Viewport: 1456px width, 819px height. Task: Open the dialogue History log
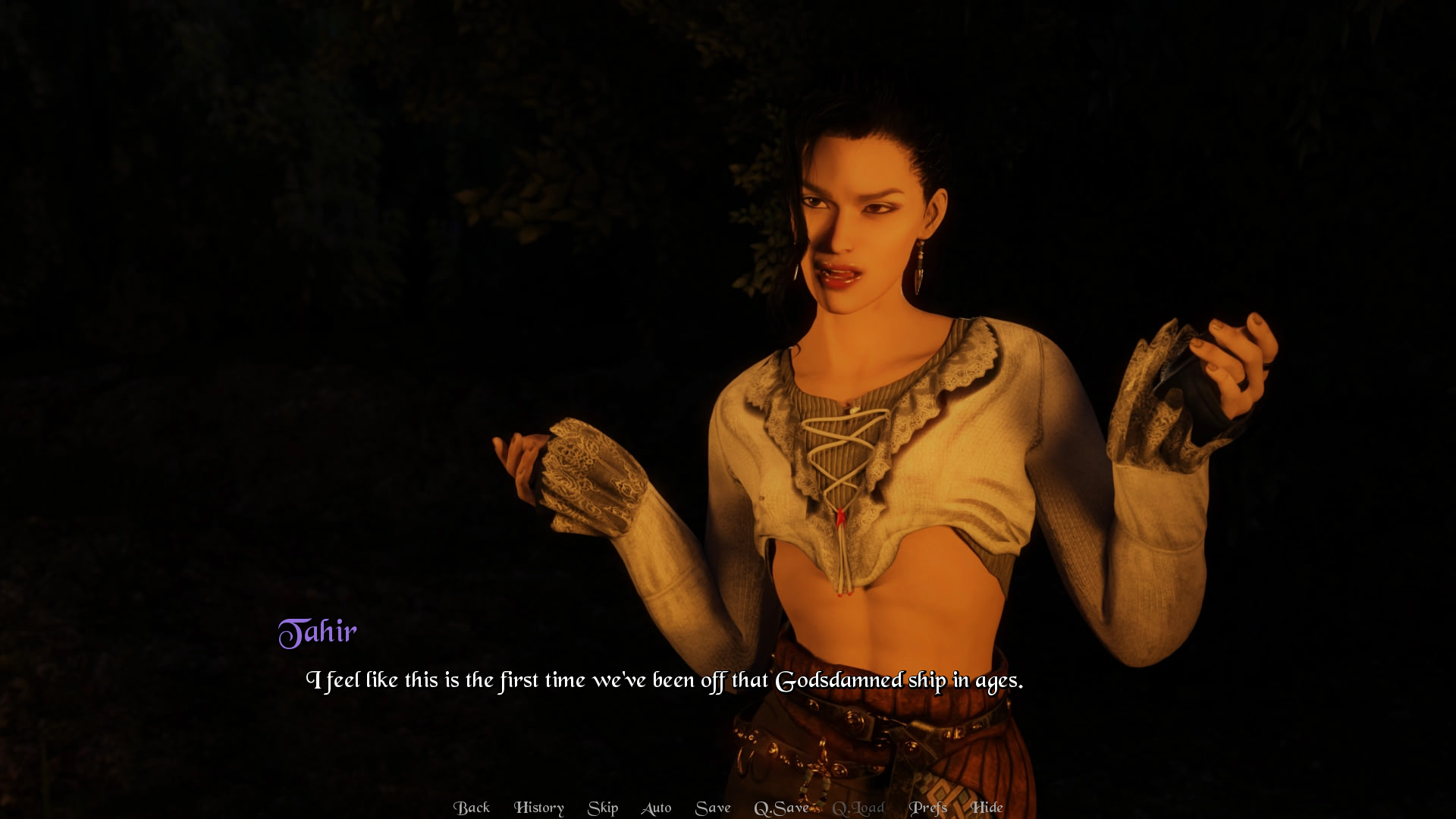538,808
